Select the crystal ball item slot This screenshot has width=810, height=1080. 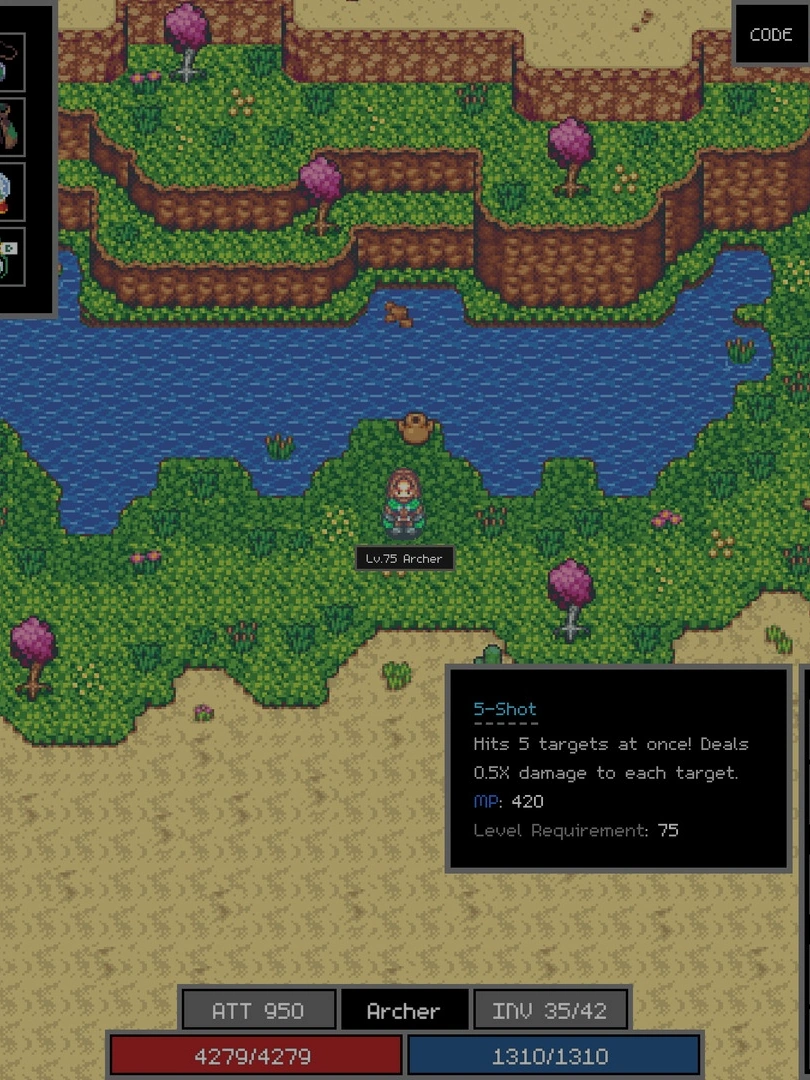[10, 190]
